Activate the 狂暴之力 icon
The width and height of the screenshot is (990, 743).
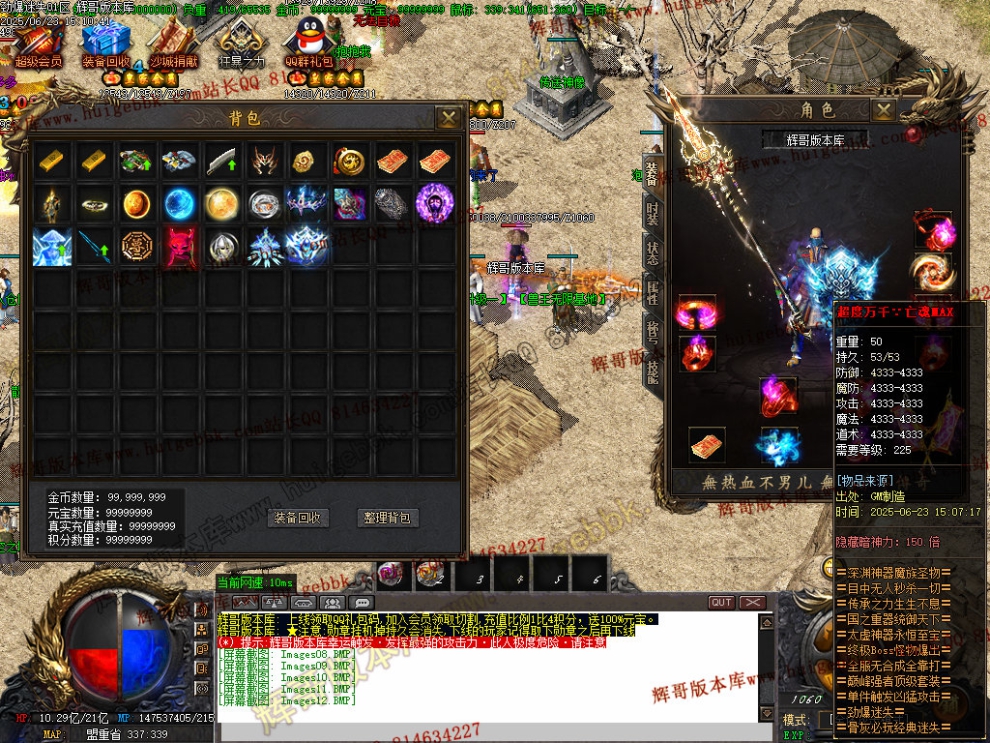click(x=240, y=45)
